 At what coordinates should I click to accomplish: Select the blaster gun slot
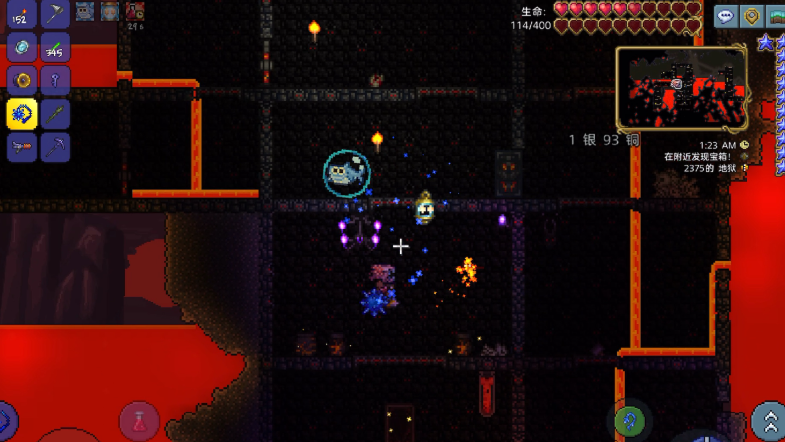pyautogui.click(x=22, y=146)
